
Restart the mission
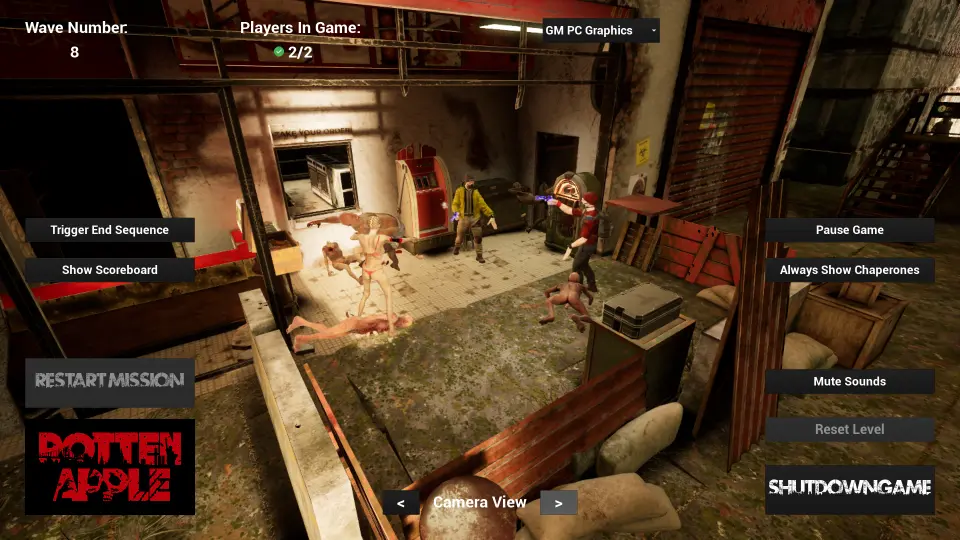point(110,381)
